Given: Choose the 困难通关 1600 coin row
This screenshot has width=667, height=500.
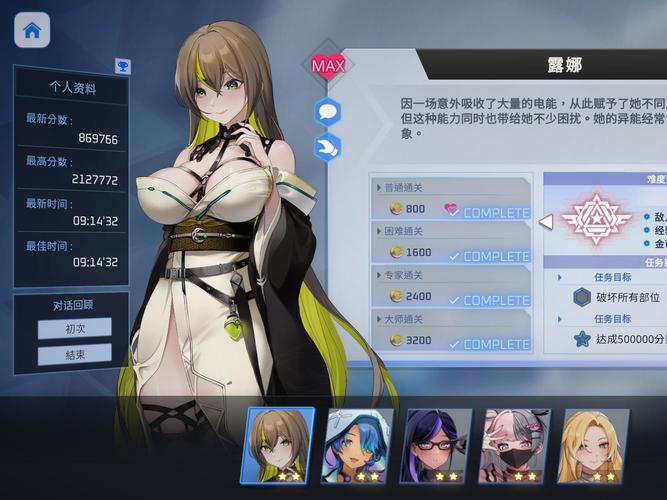Looking at the screenshot, I should pos(449,245).
